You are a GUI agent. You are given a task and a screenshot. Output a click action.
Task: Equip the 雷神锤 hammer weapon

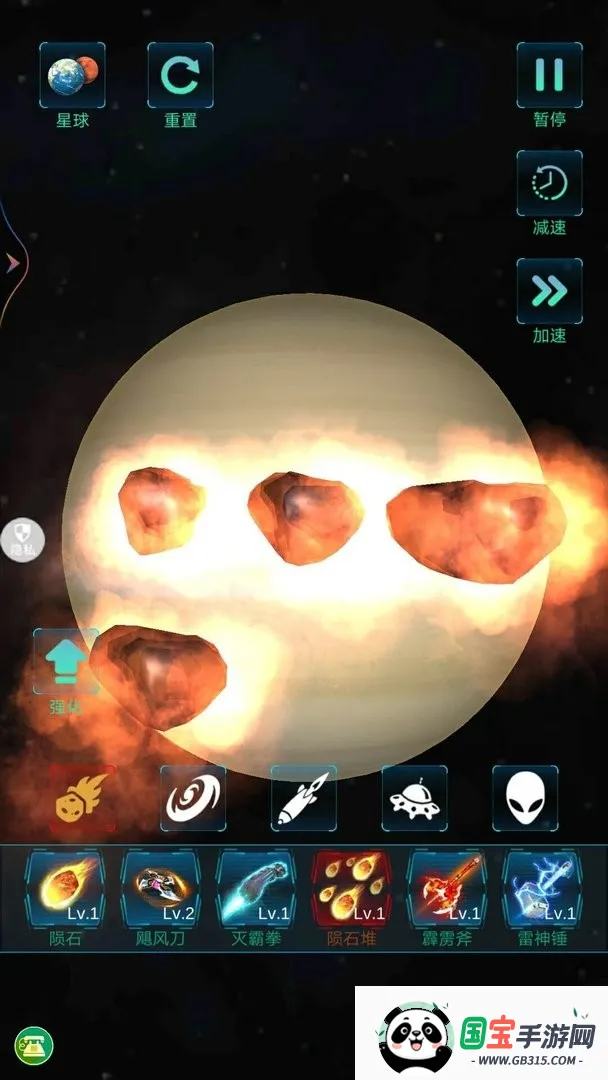point(542,887)
